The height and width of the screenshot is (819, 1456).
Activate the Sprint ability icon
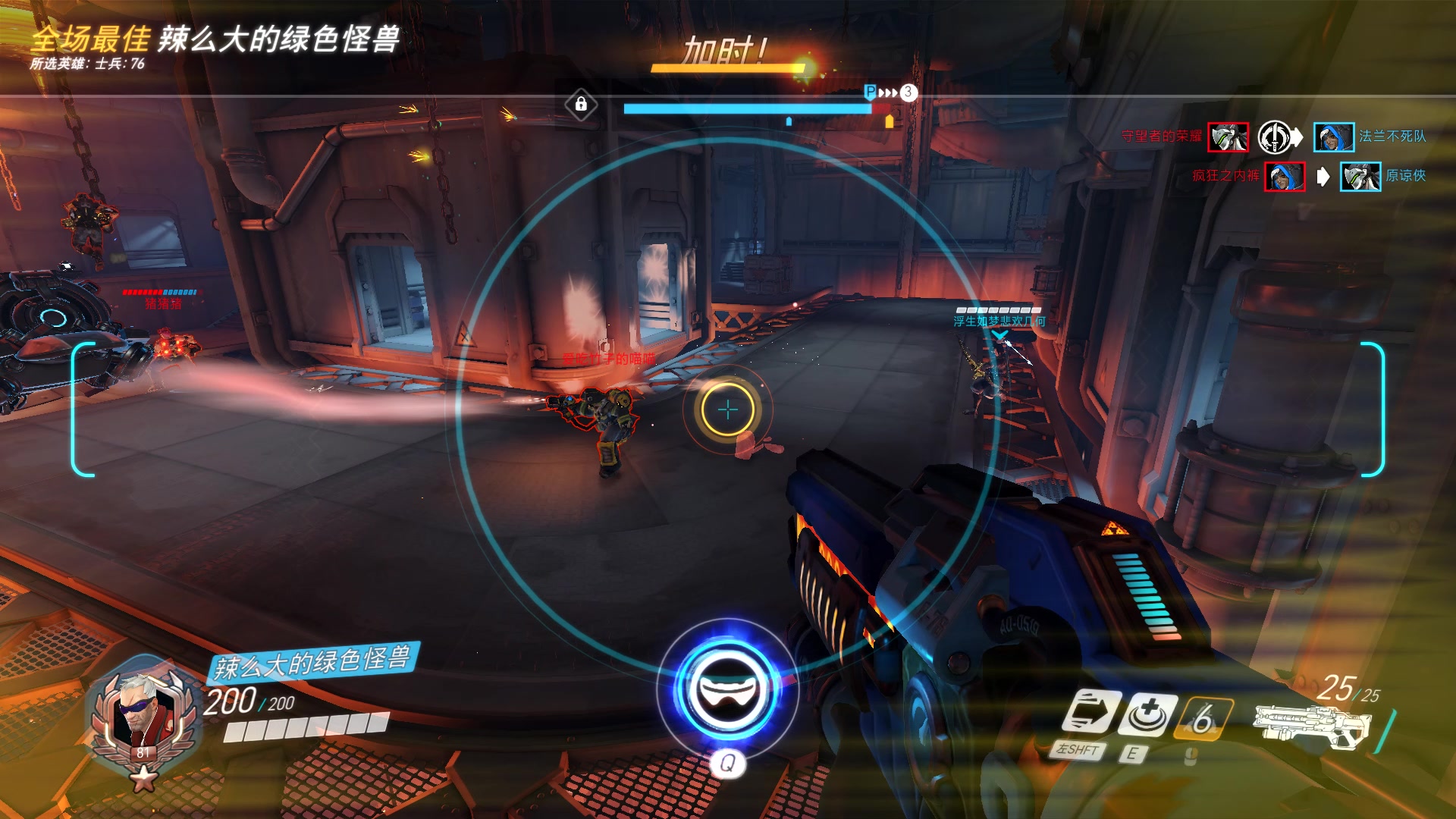1091,714
